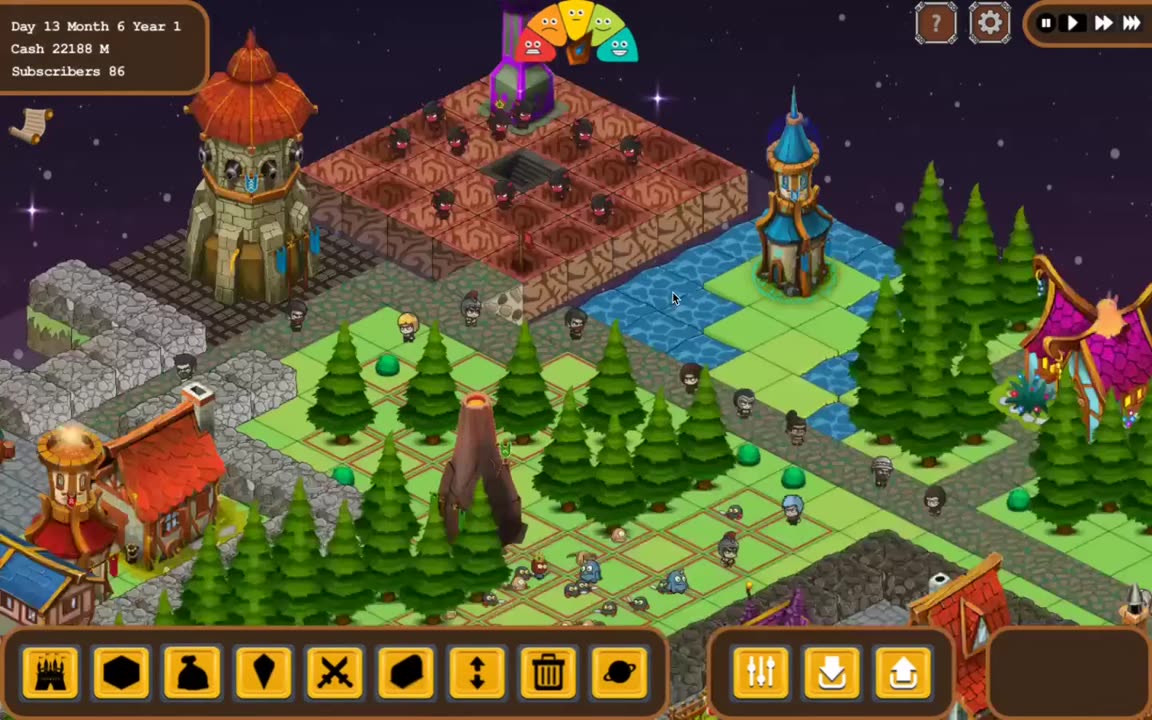Open the sliders options panel
The image size is (1152, 720).
pyautogui.click(x=761, y=671)
